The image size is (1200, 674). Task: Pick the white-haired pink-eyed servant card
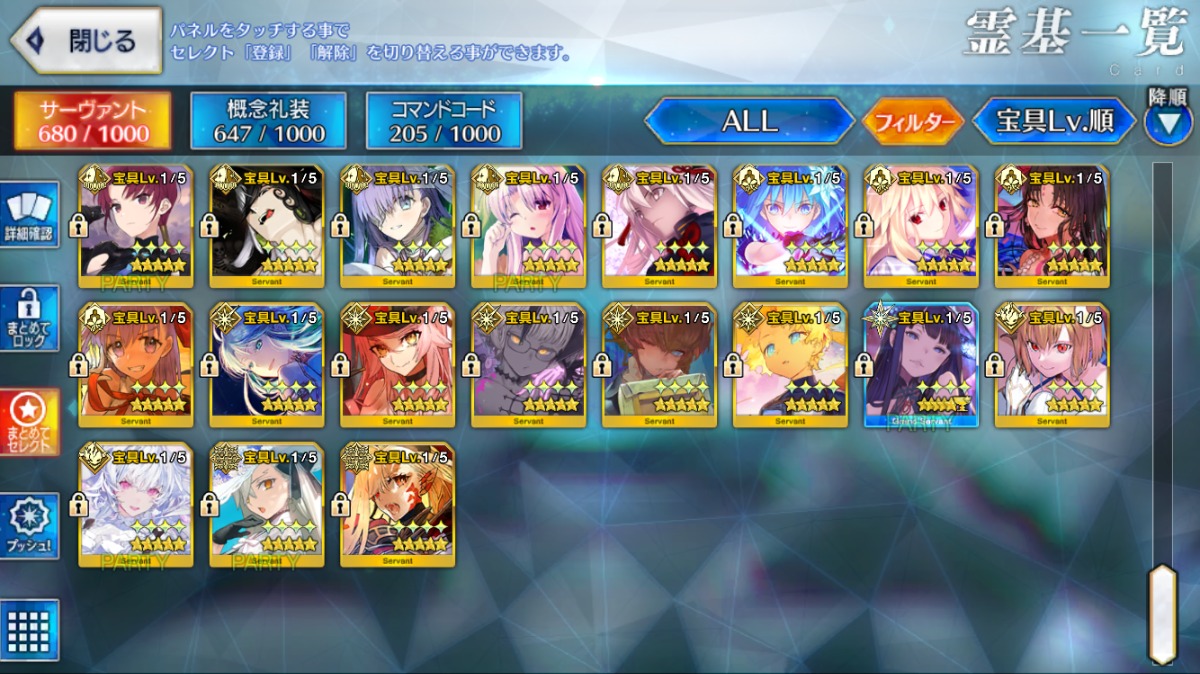pyautogui.click(x=135, y=505)
